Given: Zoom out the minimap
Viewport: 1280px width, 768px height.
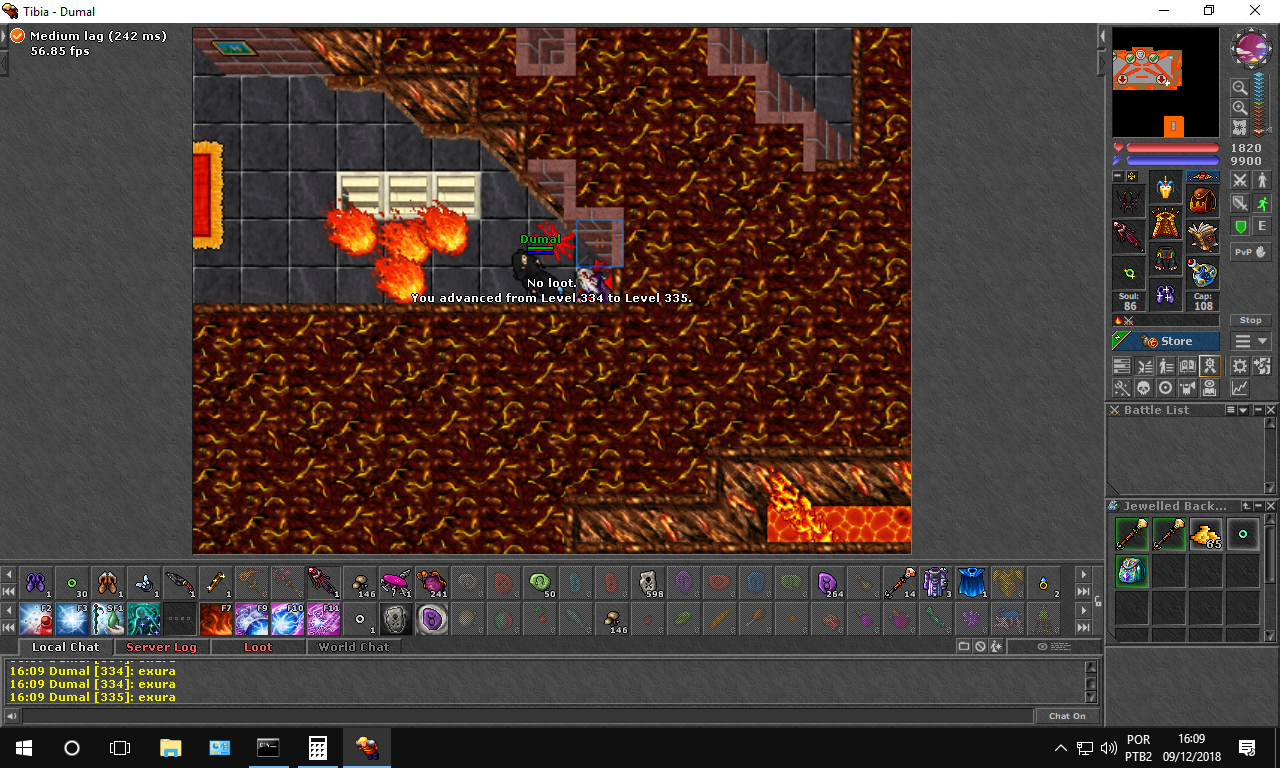Looking at the screenshot, I should (x=1239, y=88).
